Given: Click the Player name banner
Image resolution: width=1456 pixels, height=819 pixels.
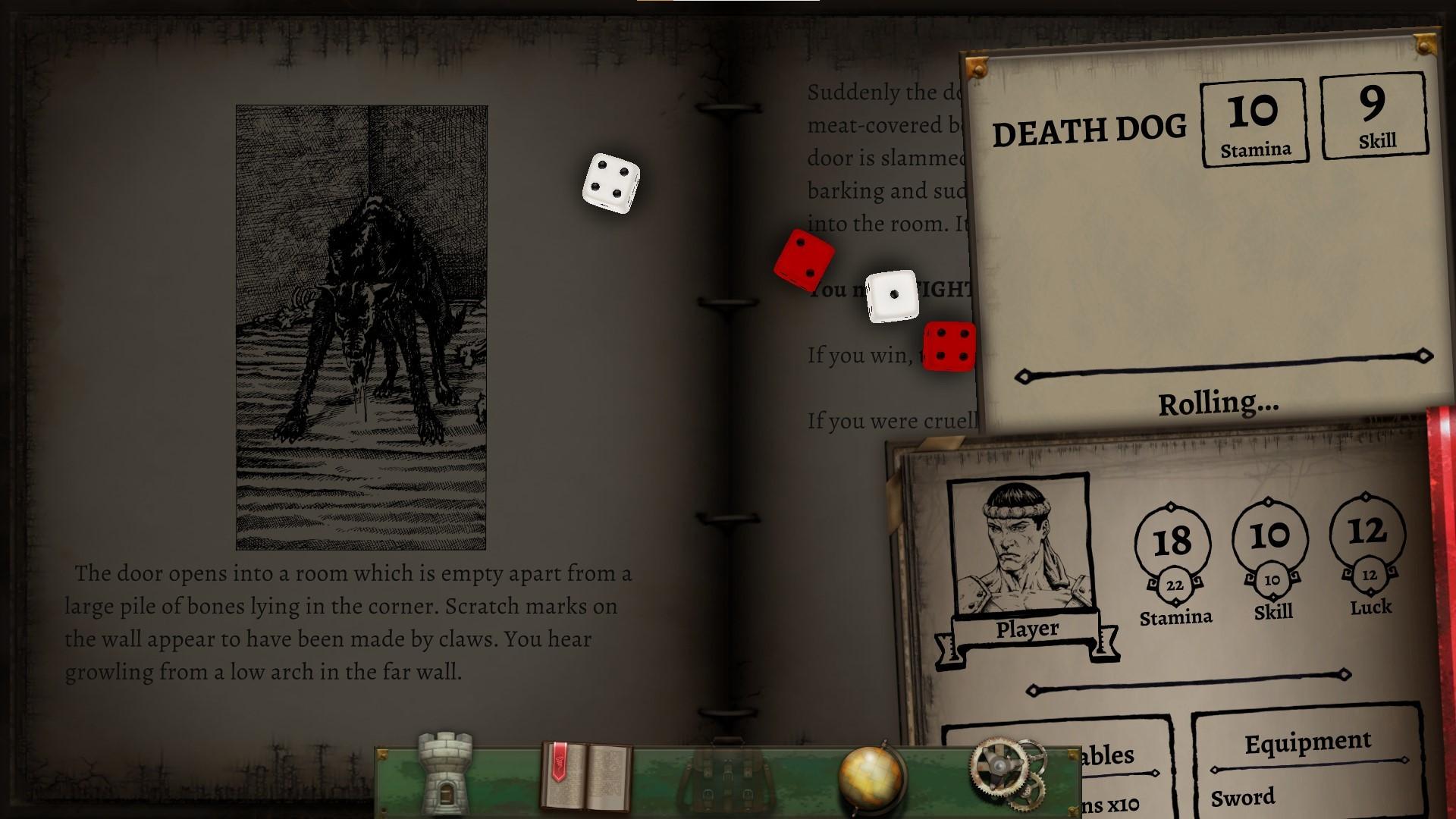Looking at the screenshot, I should (1028, 628).
